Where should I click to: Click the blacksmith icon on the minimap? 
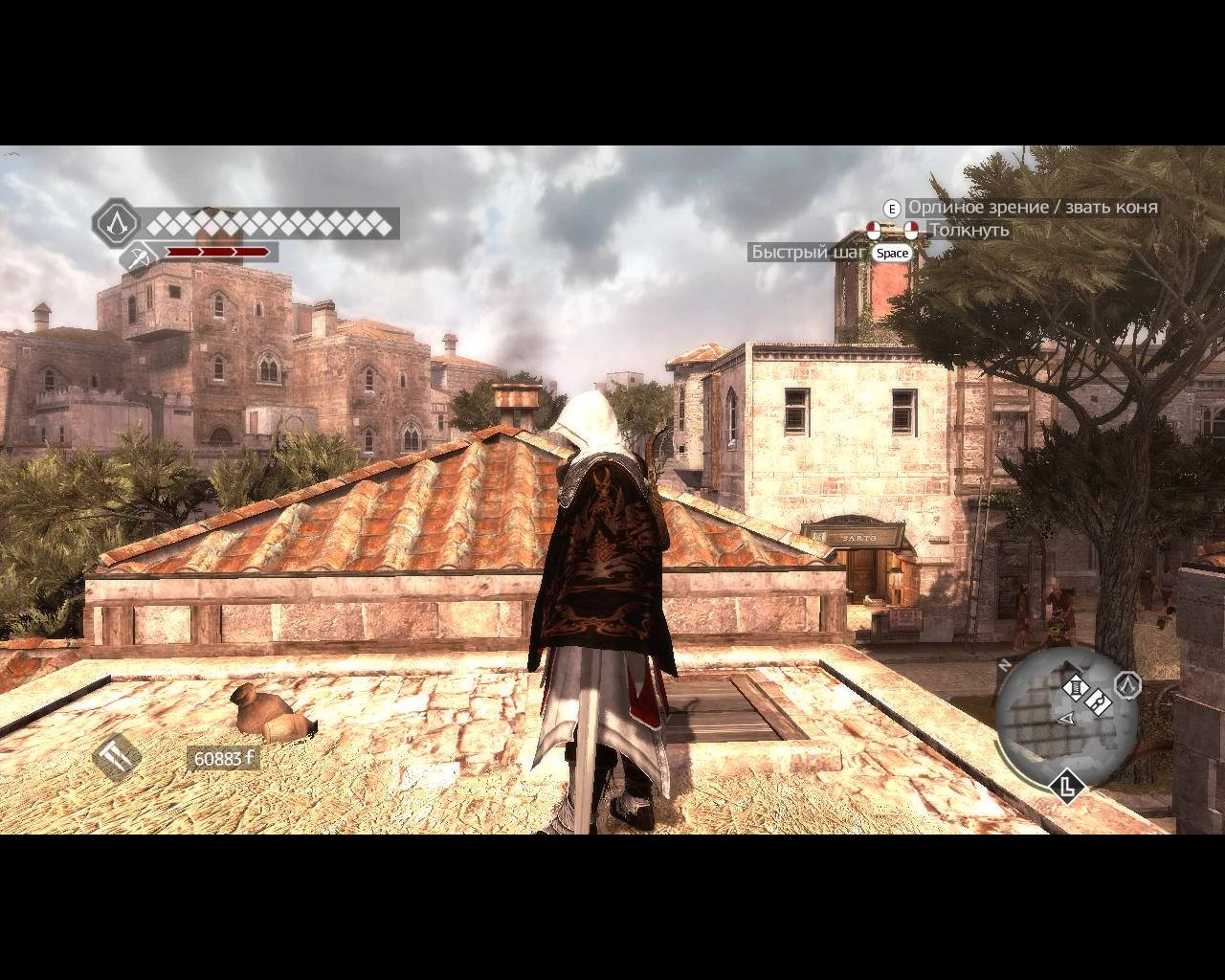coord(1099,702)
